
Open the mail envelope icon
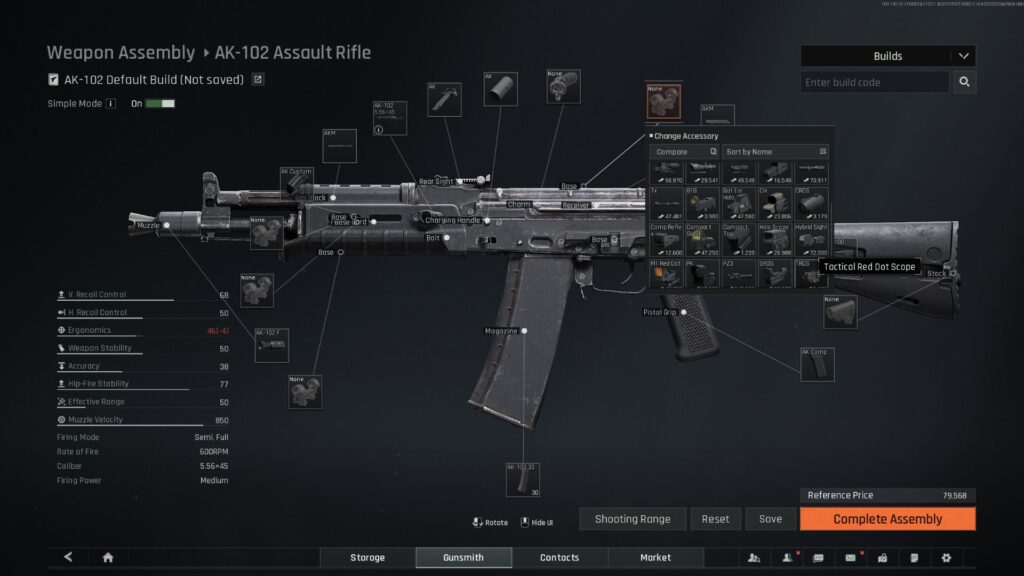pos(851,557)
